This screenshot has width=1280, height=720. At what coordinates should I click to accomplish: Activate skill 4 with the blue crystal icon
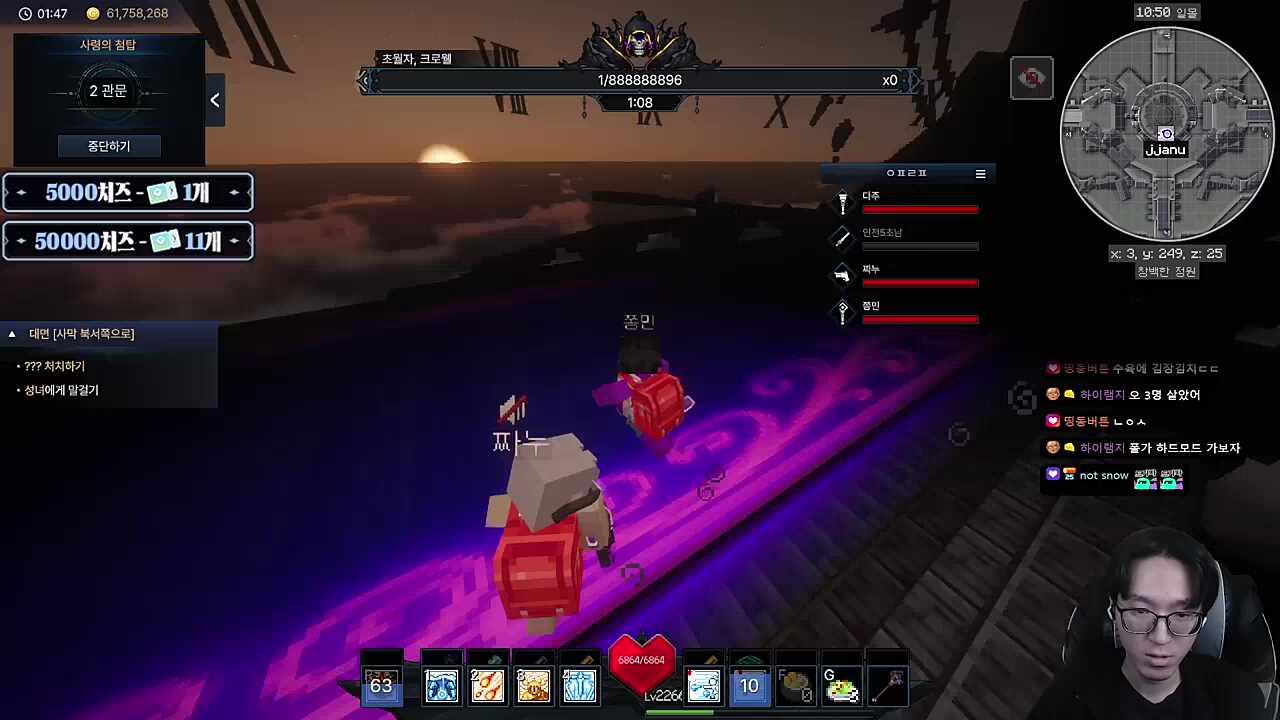pos(579,686)
